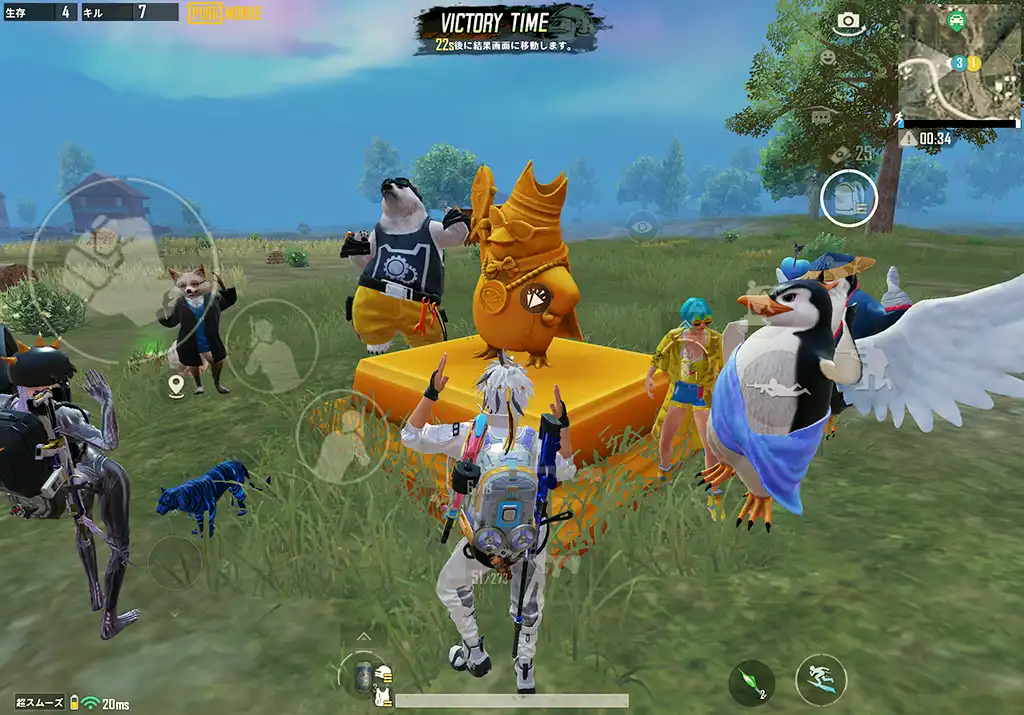Tap the play arrow on golden statue
The height and width of the screenshot is (715, 1024).
[537, 297]
